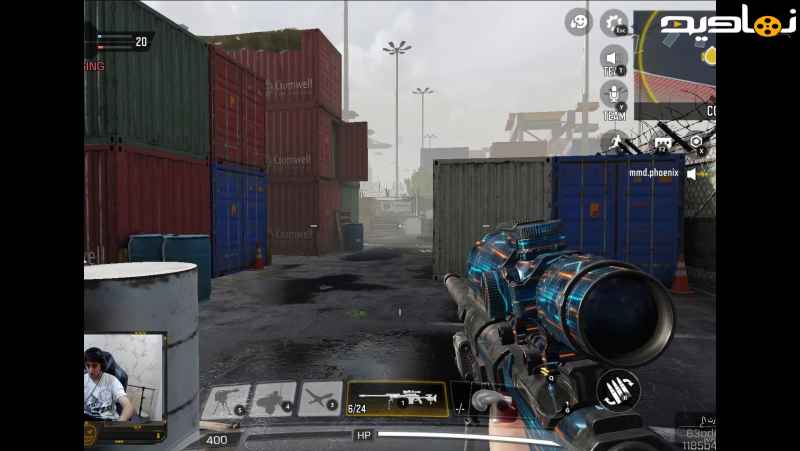Open the emote and chat wheel

click(578, 22)
